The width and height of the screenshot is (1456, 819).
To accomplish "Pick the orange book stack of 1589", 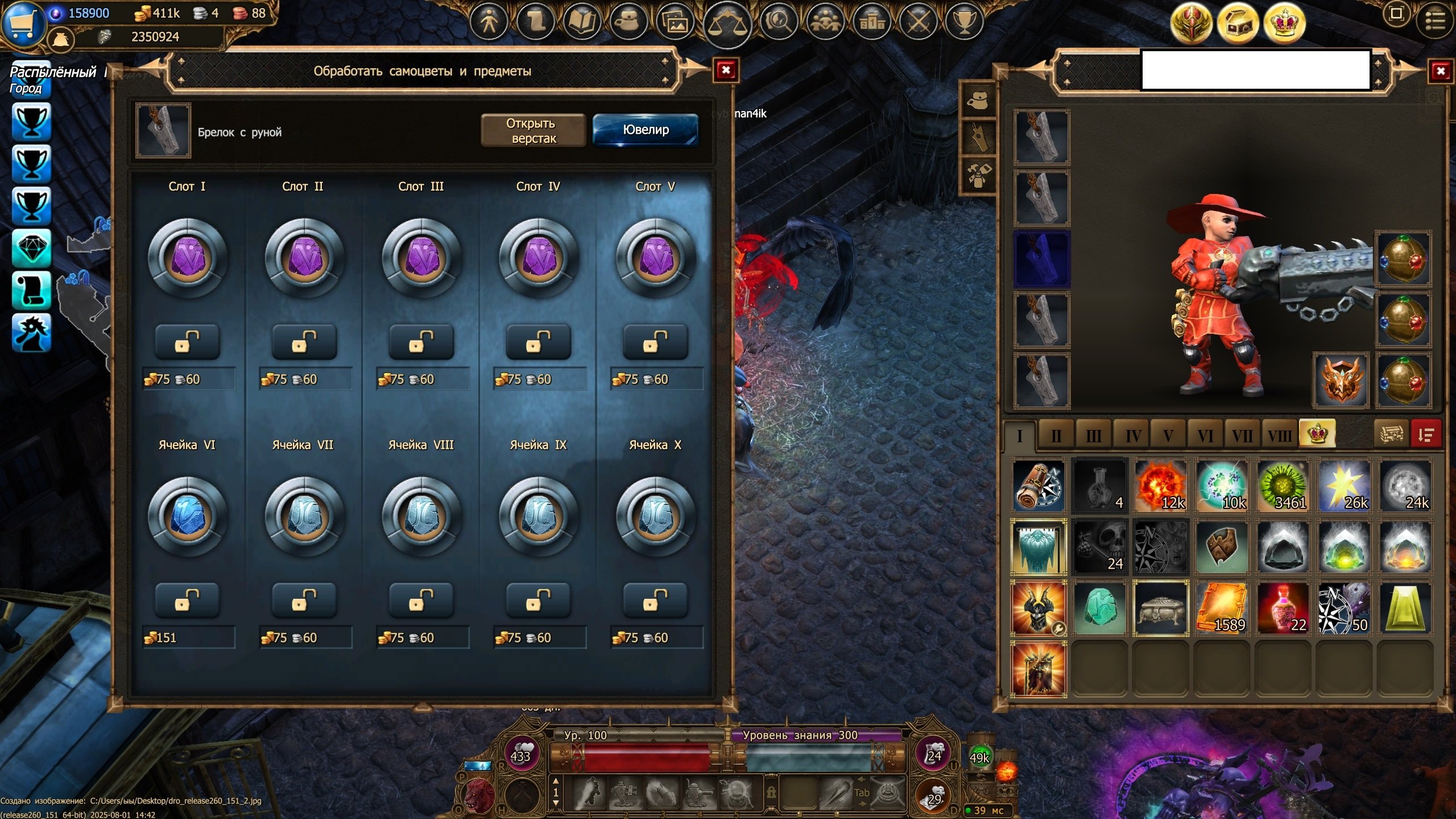I will (x=1221, y=608).
